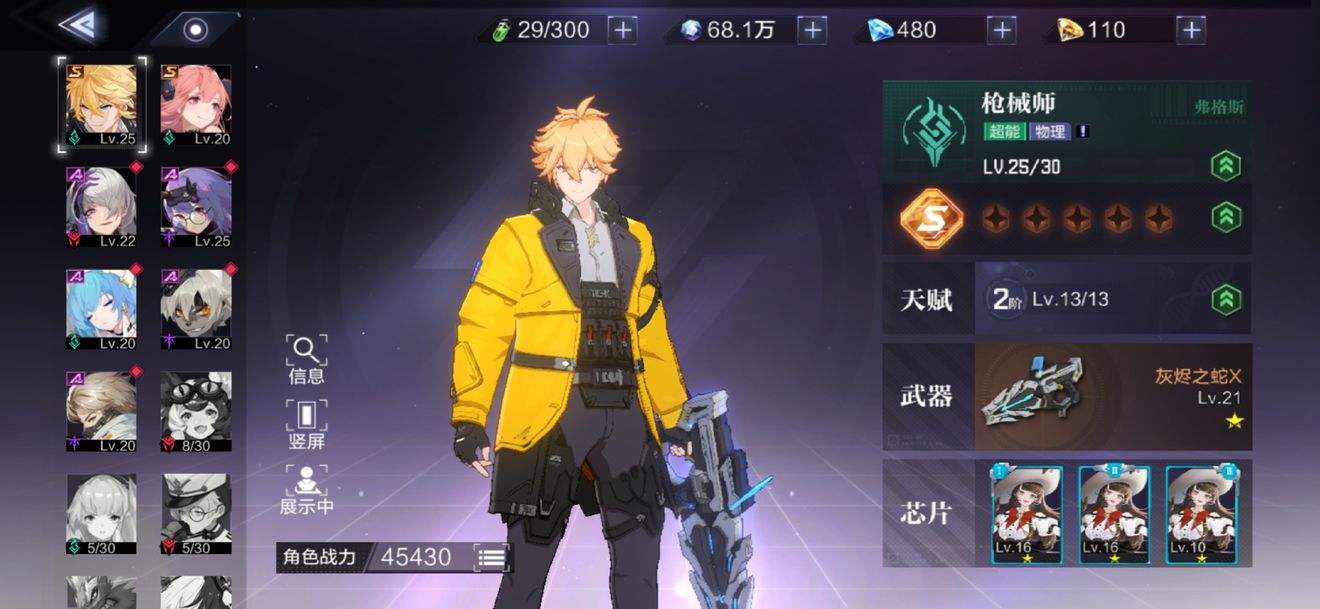Select the pink-haired S-rank Lv.20 character
Image resolution: width=1320 pixels, height=609 pixels.
pos(196,105)
